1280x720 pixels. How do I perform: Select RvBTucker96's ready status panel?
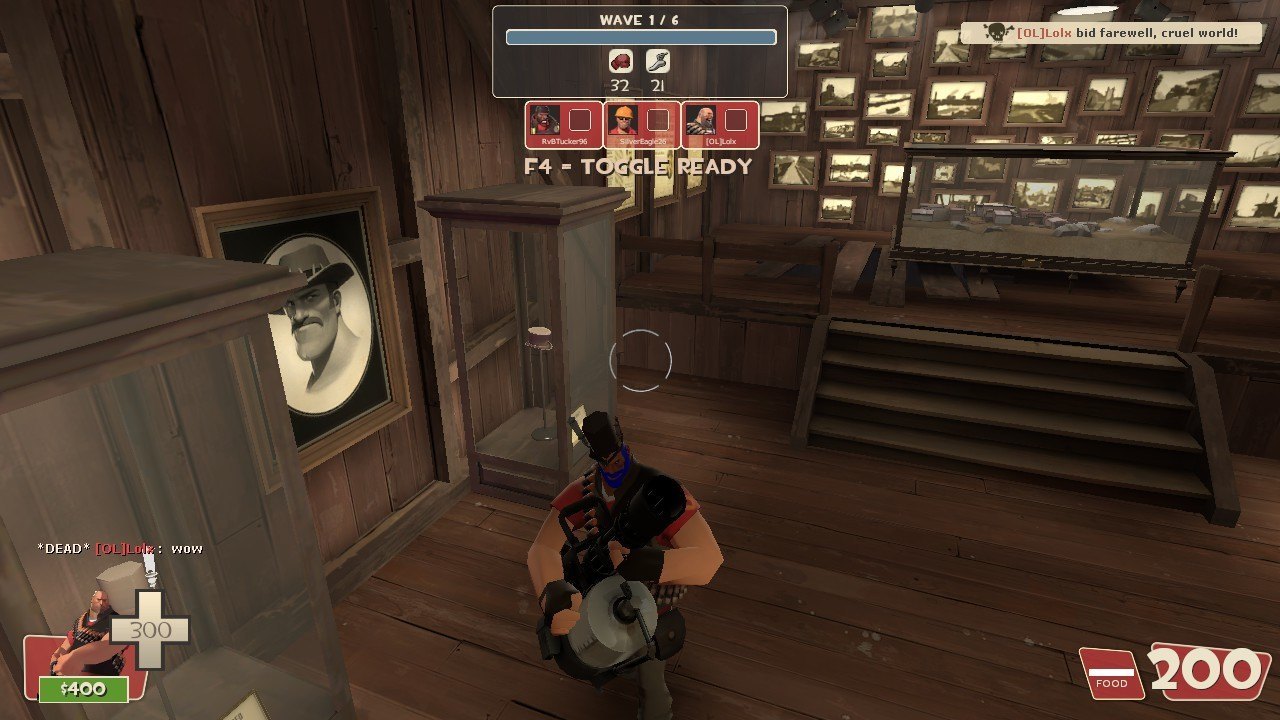564,125
